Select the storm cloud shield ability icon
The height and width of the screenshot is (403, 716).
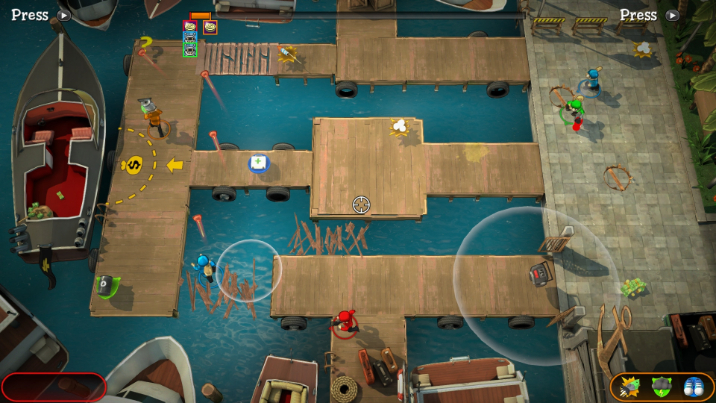661,386
